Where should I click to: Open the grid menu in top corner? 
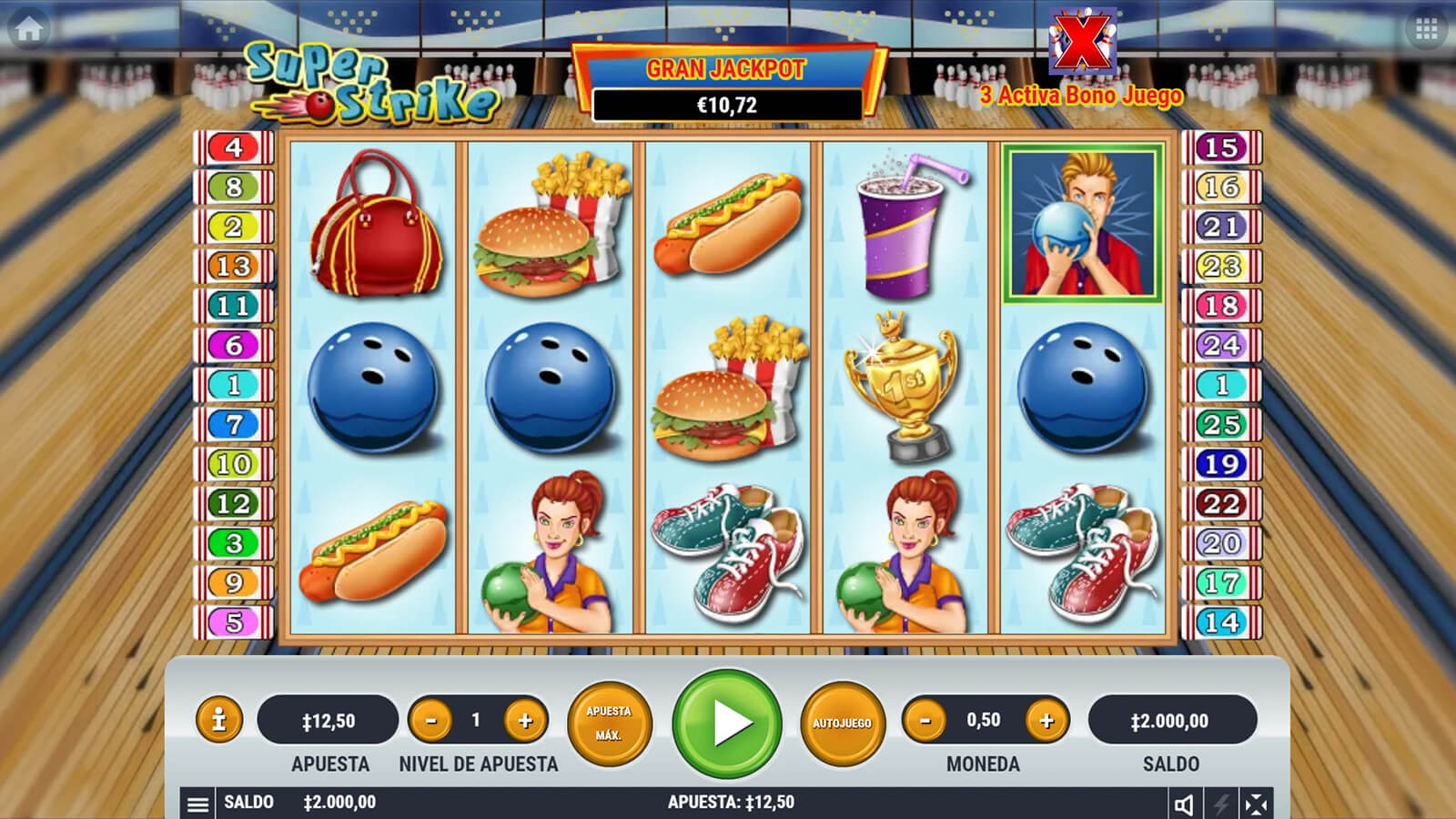pyautogui.click(x=1426, y=30)
